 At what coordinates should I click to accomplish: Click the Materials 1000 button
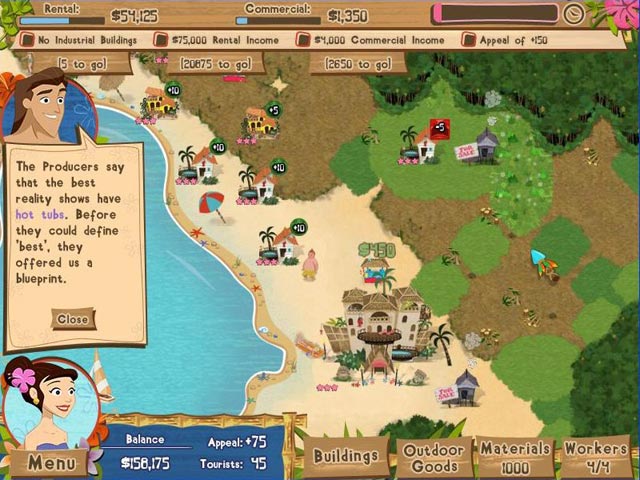[515, 458]
